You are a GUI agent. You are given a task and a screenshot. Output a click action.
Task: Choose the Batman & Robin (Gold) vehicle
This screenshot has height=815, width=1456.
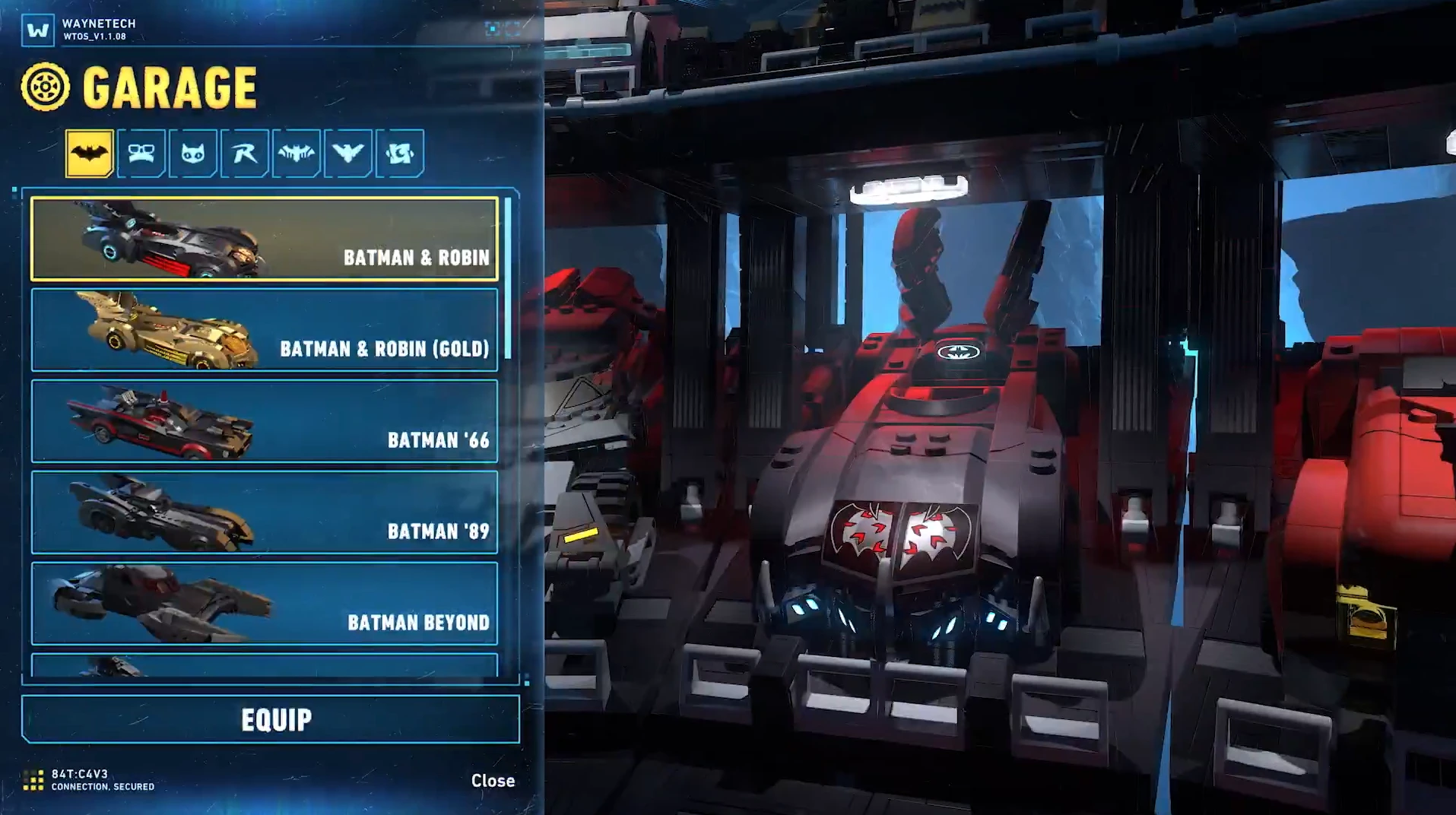pos(264,330)
